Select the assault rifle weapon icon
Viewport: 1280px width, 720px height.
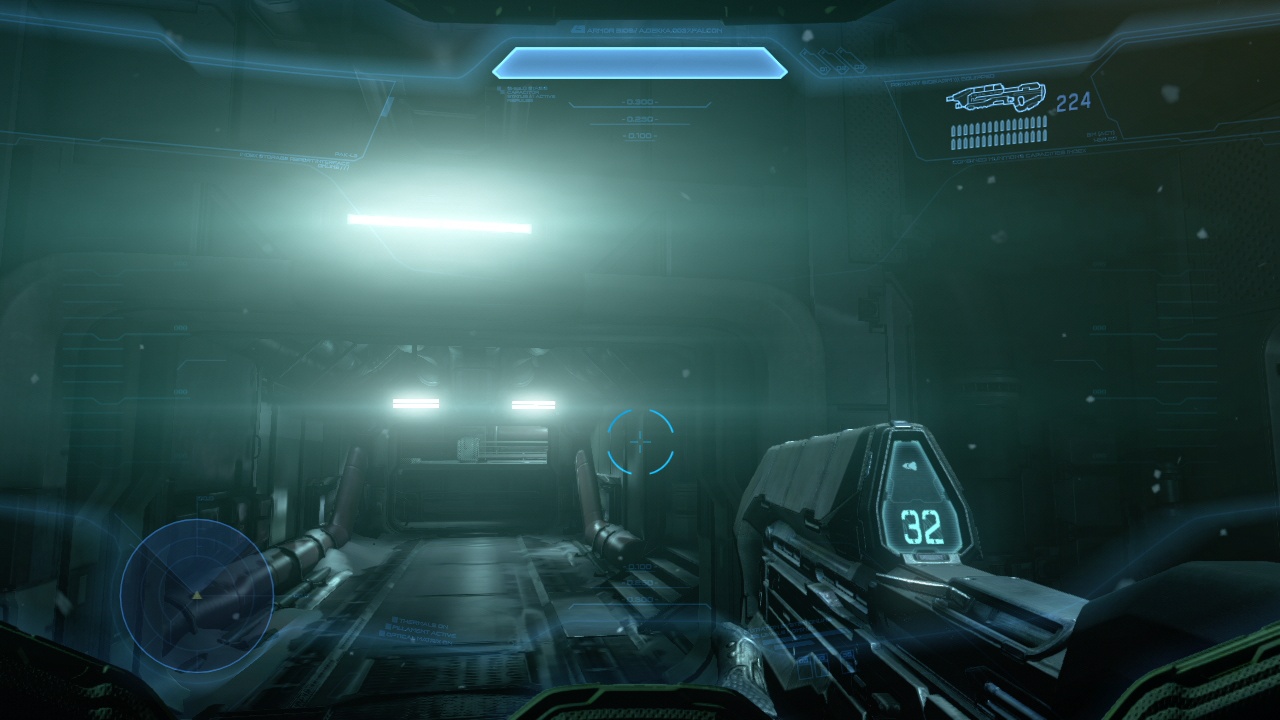[995, 98]
